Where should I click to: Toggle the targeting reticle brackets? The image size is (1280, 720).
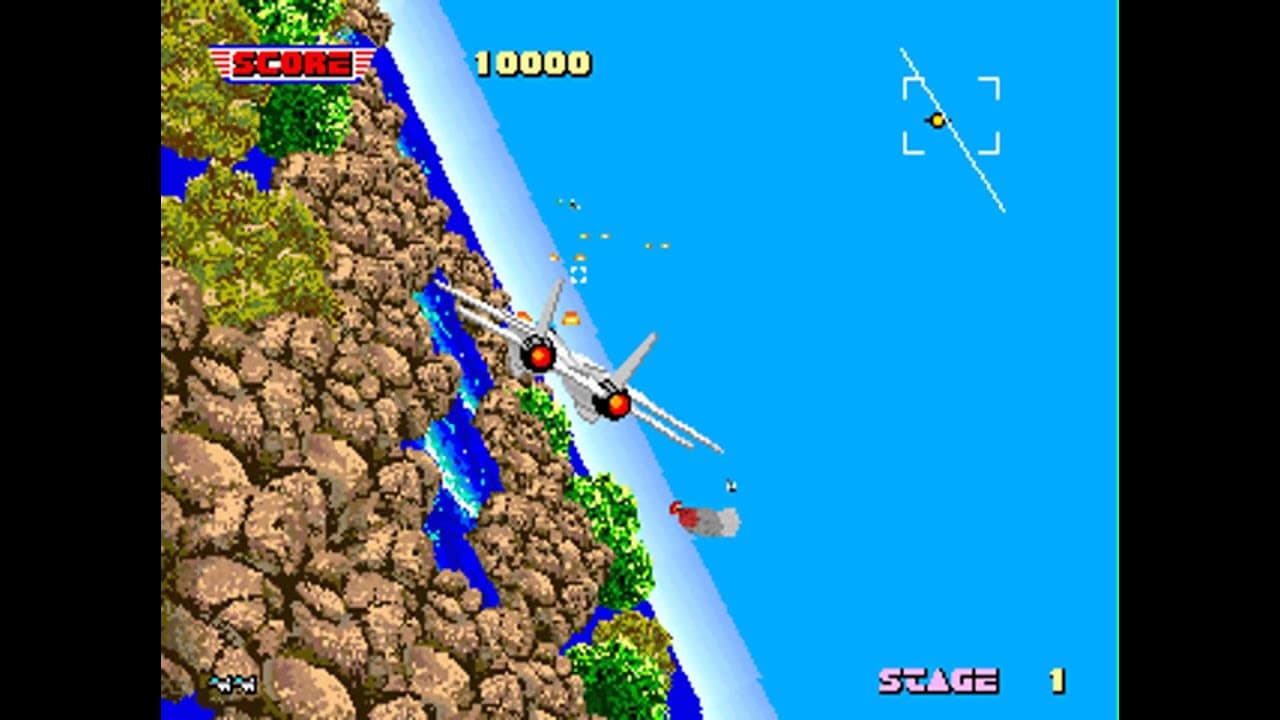click(x=952, y=113)
